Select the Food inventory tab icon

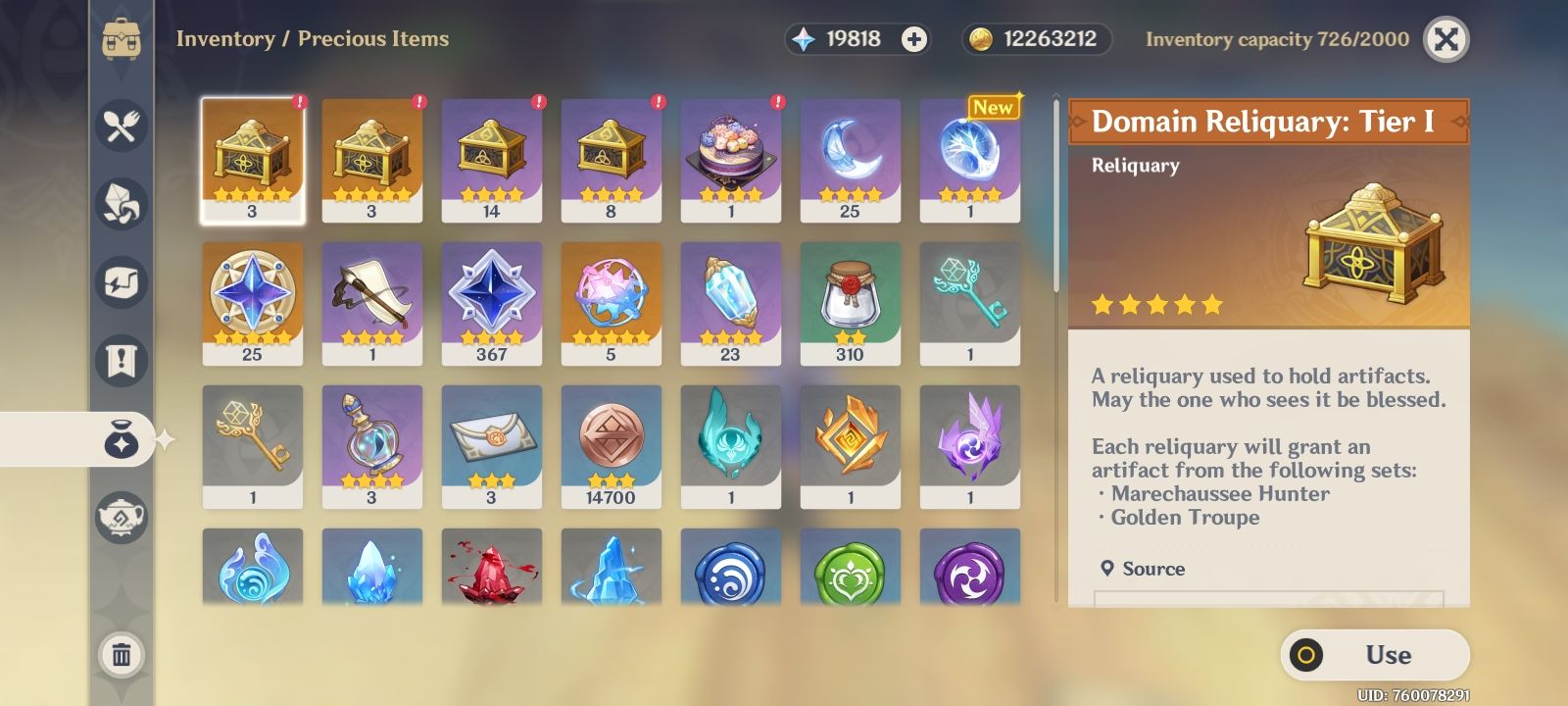[x=120, y=125]
